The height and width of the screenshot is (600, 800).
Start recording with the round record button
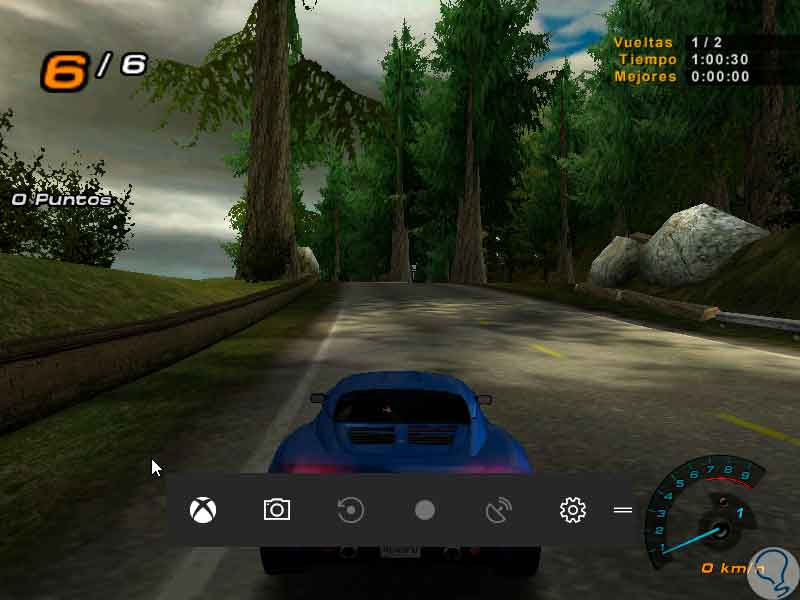tap(424, 511)
